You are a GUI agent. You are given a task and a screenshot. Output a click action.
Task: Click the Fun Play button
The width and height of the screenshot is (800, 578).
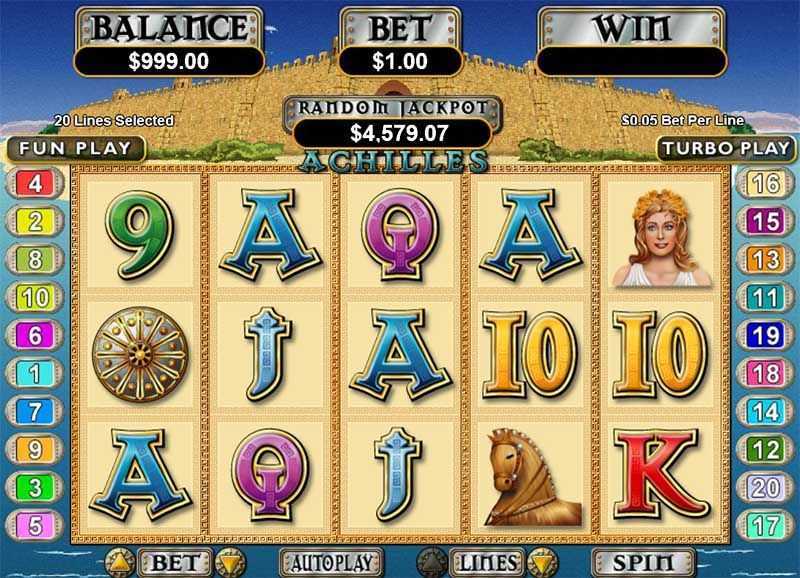pyautogui.click(x=73, y=149)
